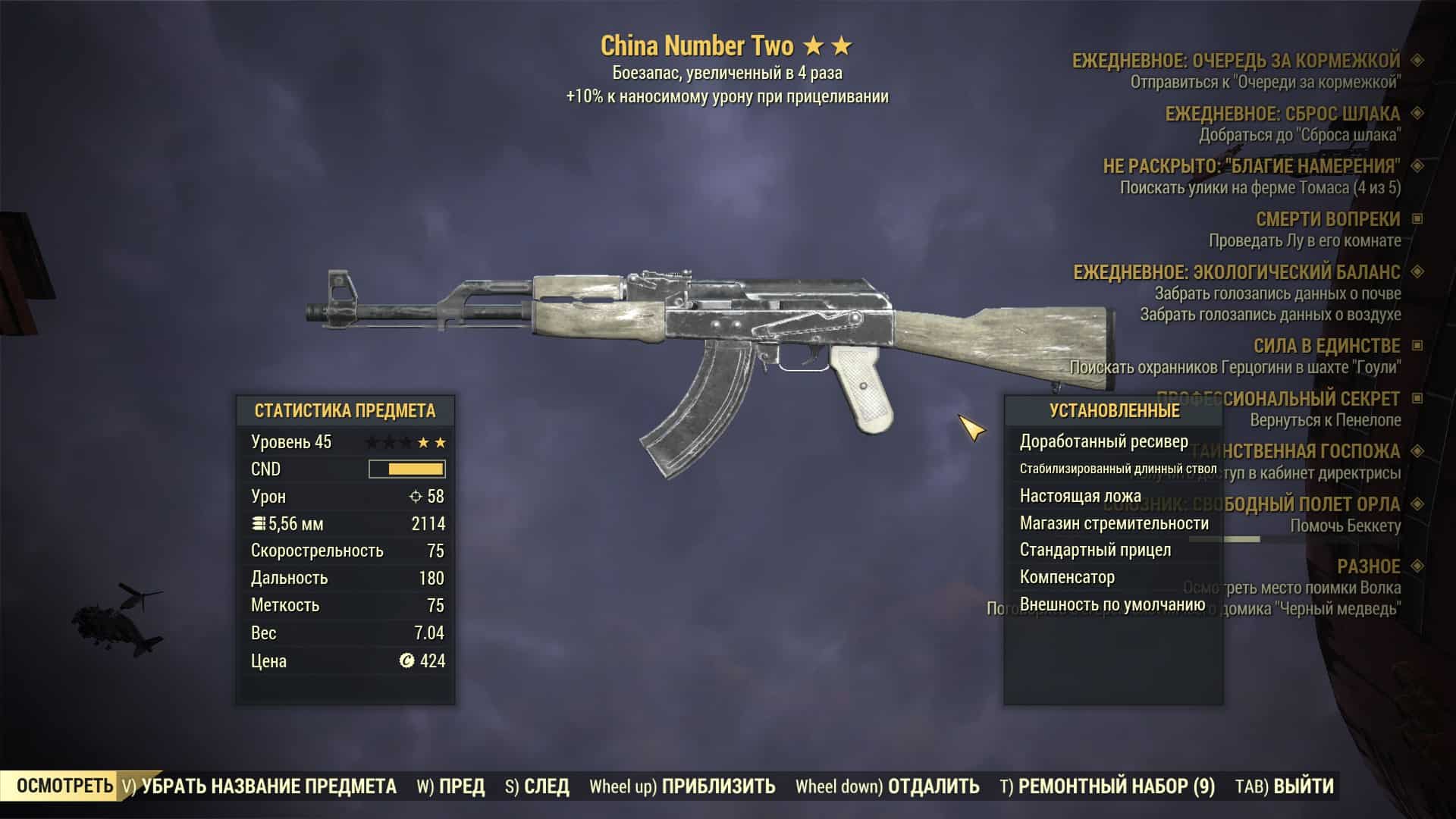Screen dimensions: 1456x819
Task: Select the Сила в единстве quest objective
Action: coord(1326,346)
